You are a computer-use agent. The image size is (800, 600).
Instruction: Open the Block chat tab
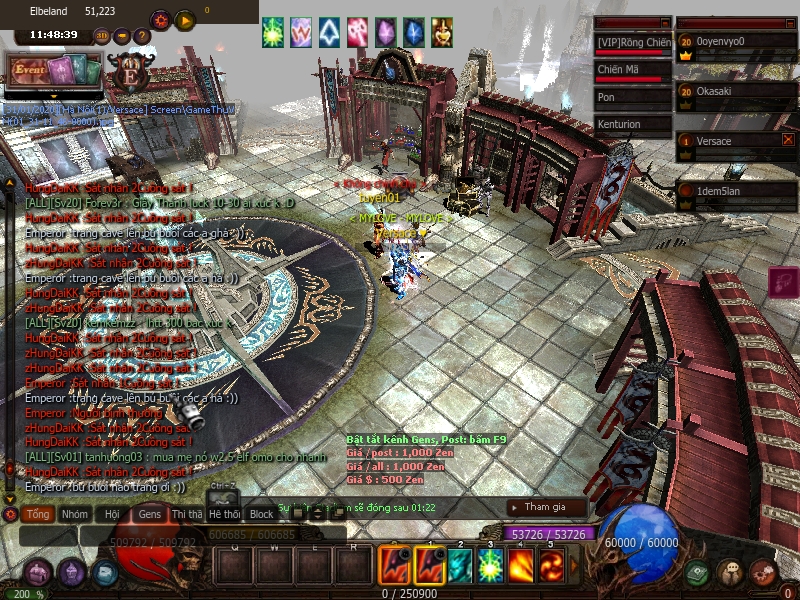coord(262,513)
